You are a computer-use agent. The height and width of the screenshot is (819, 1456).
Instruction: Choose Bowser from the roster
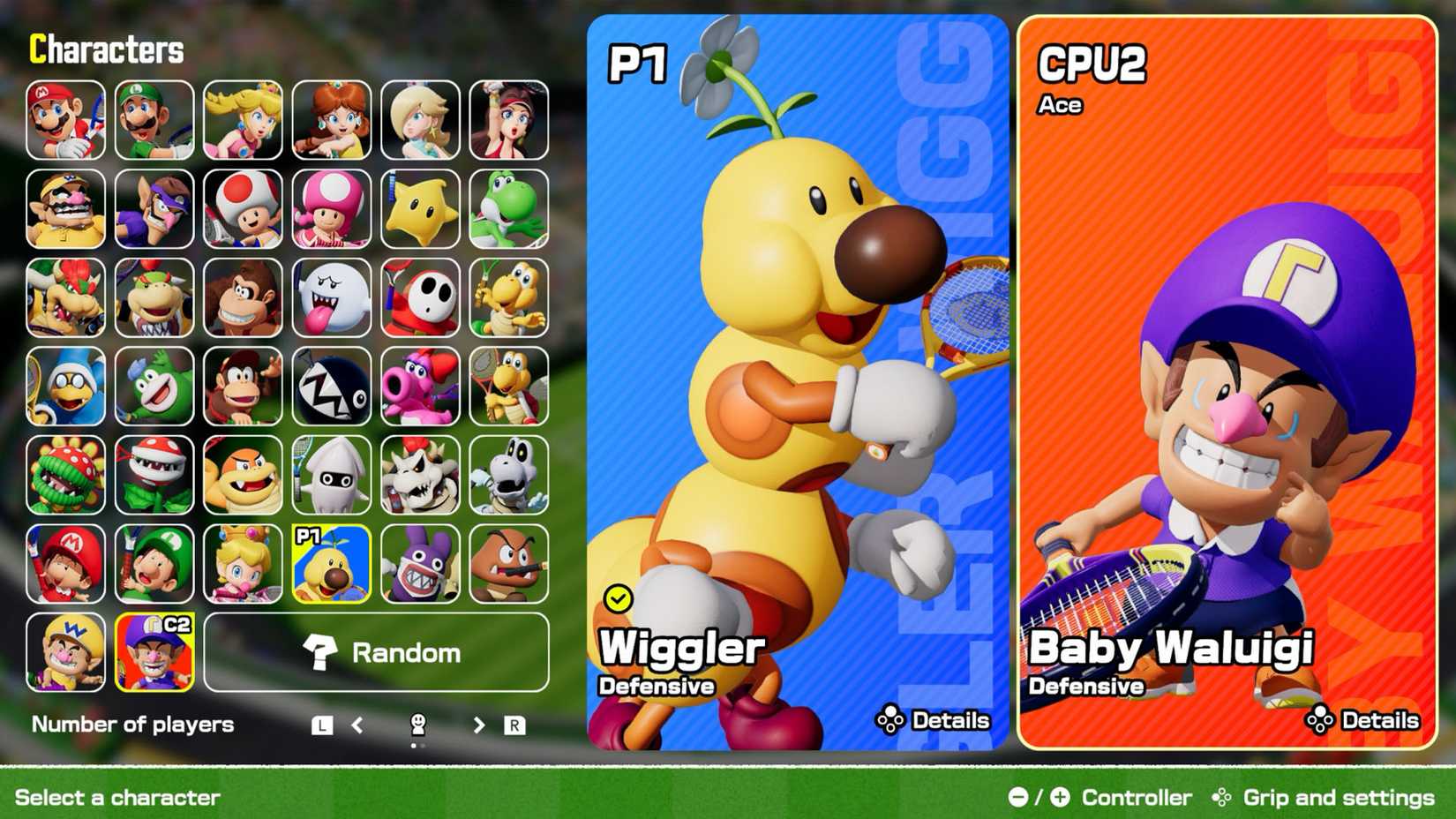click(65, 298)
